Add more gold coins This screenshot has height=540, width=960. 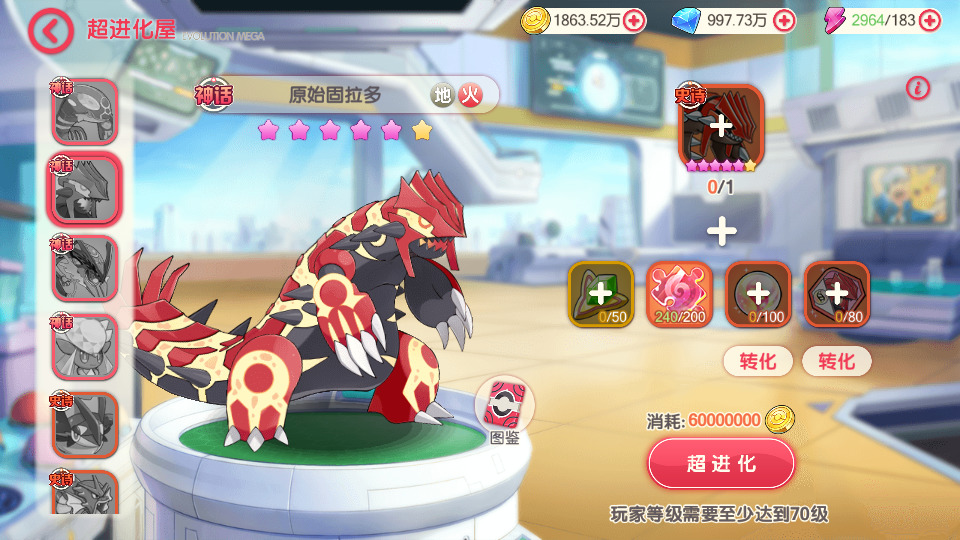632,20
